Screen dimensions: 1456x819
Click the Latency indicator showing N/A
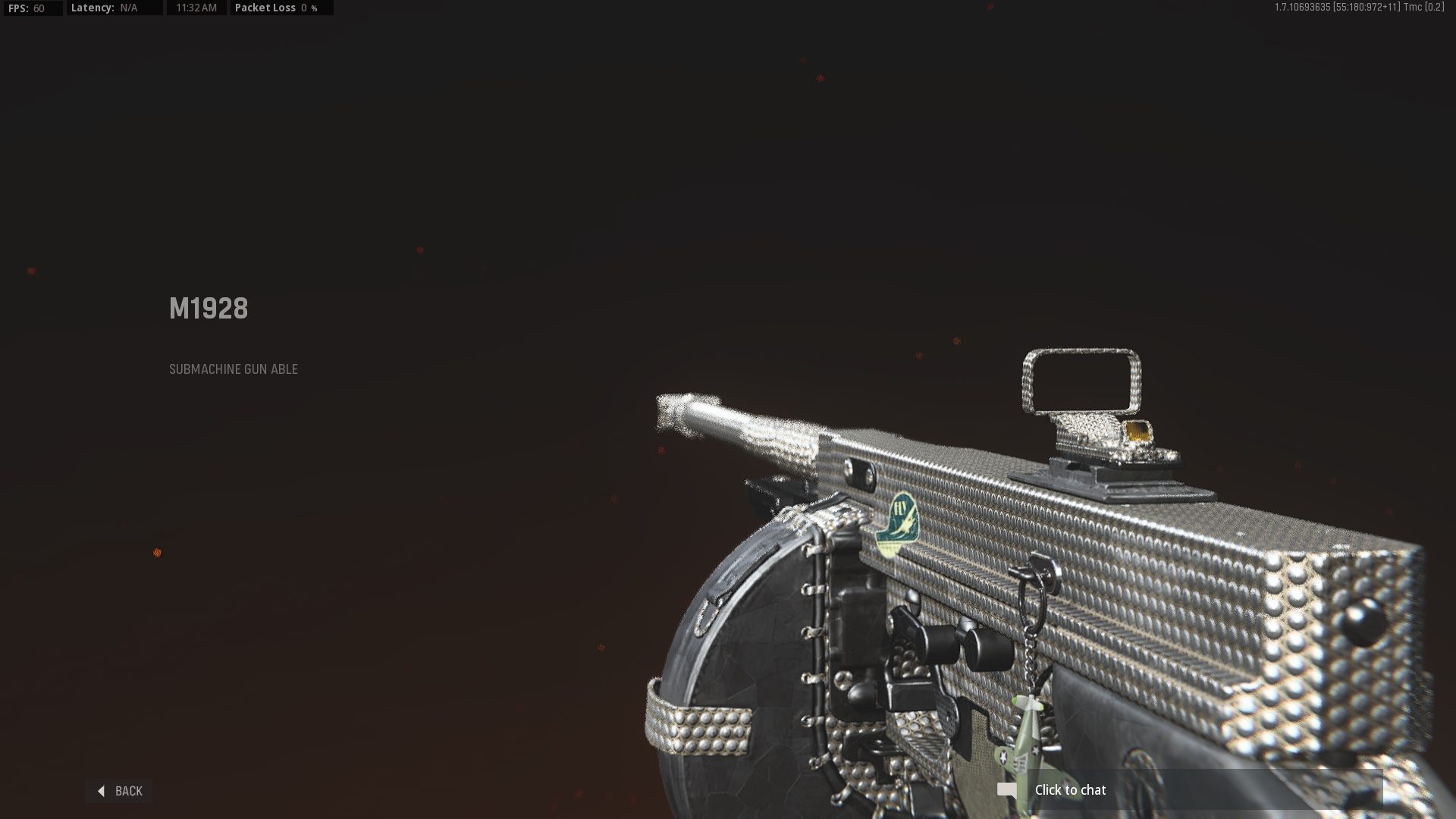[106, 9]
